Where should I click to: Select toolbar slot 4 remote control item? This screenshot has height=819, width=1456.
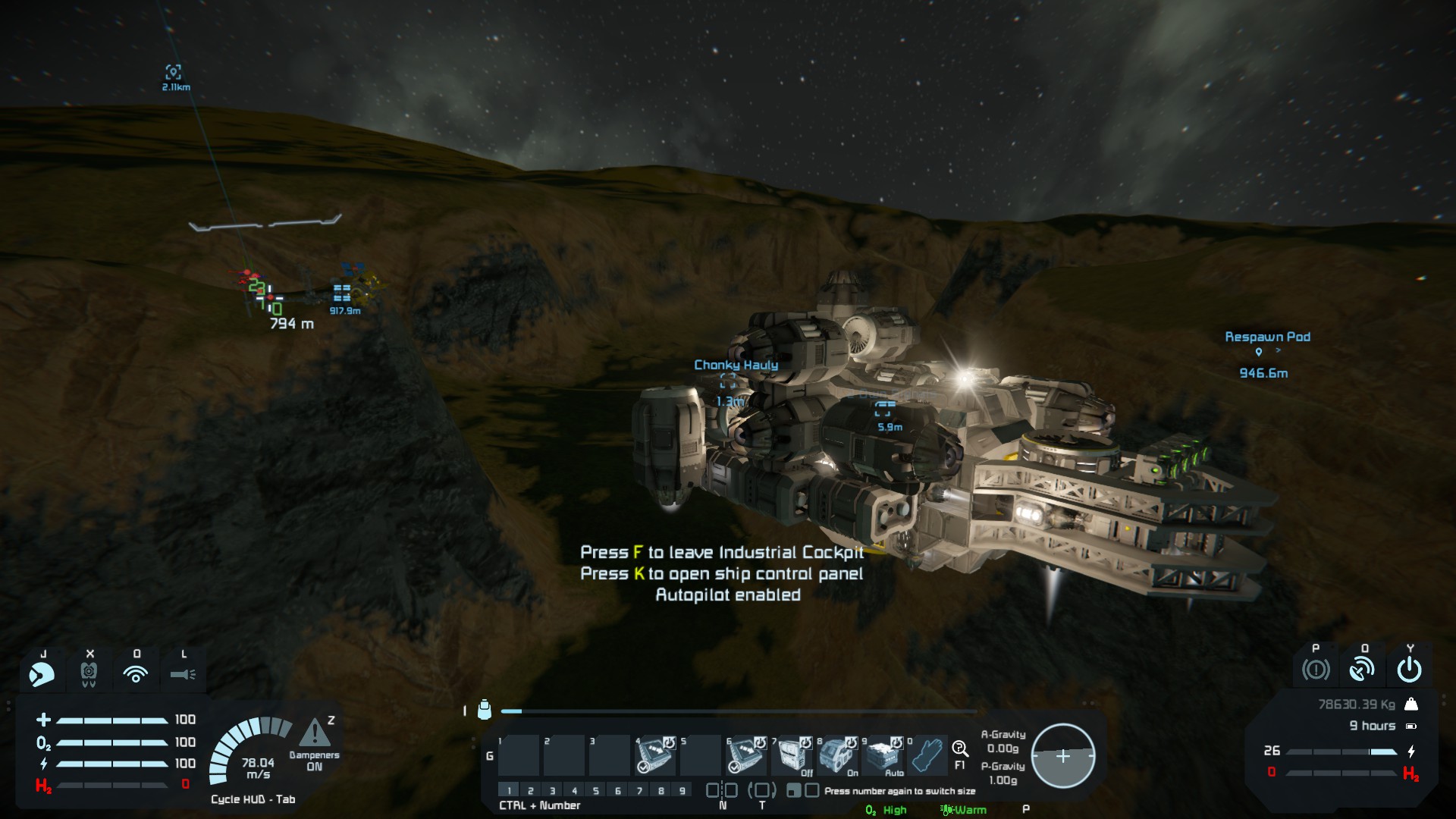(654, 755)
